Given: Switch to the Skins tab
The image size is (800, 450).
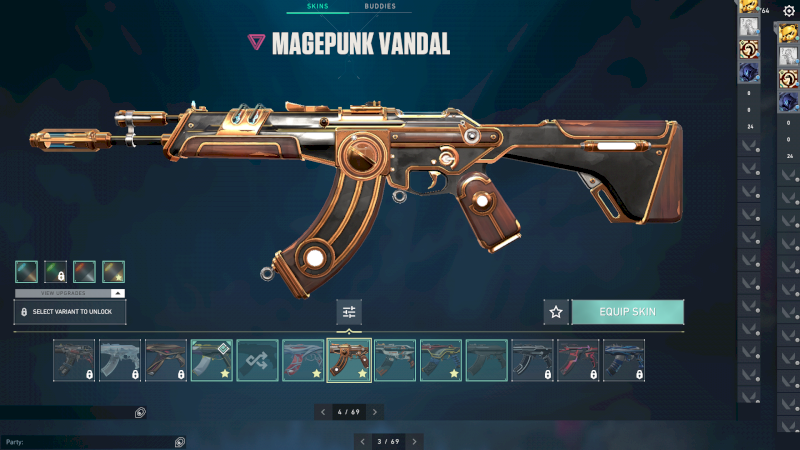Looking at the screenshot, I should click(x=319, y=6).
